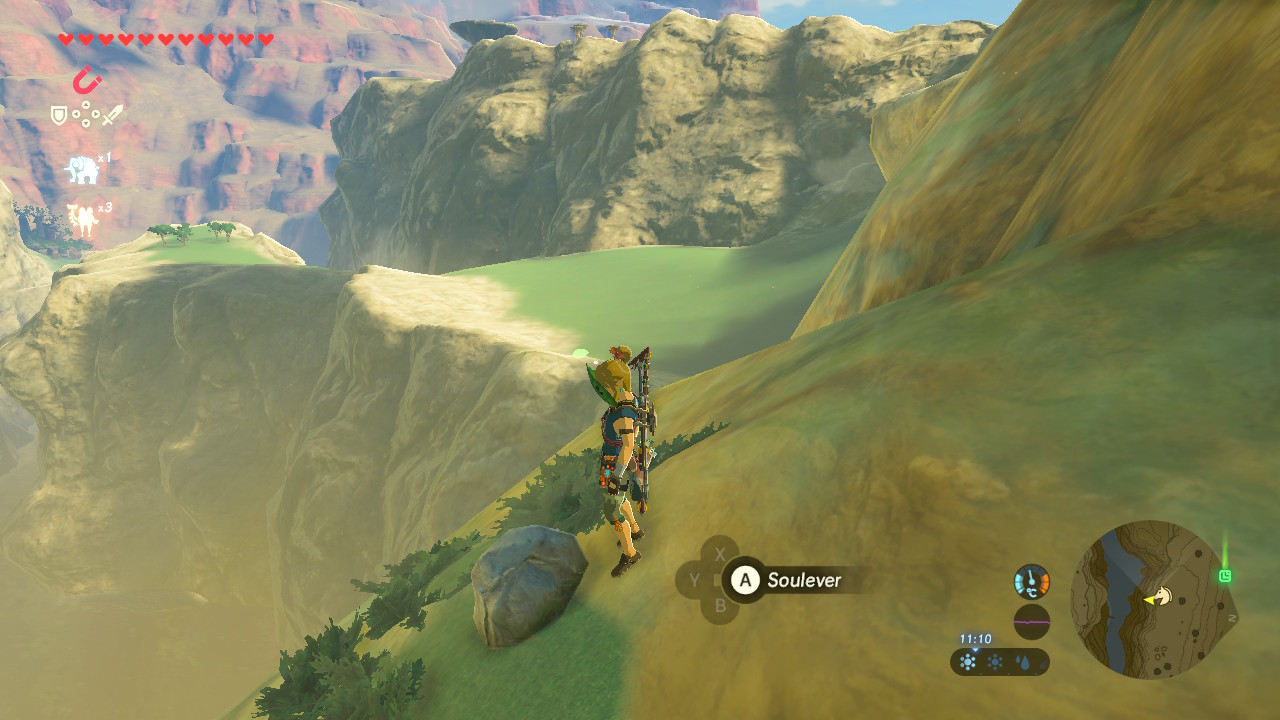This screenshot has width=1280, height=720.
Task: Click the purple noise meter circle
Action: pyautogui.click(x=1031, y=621)
